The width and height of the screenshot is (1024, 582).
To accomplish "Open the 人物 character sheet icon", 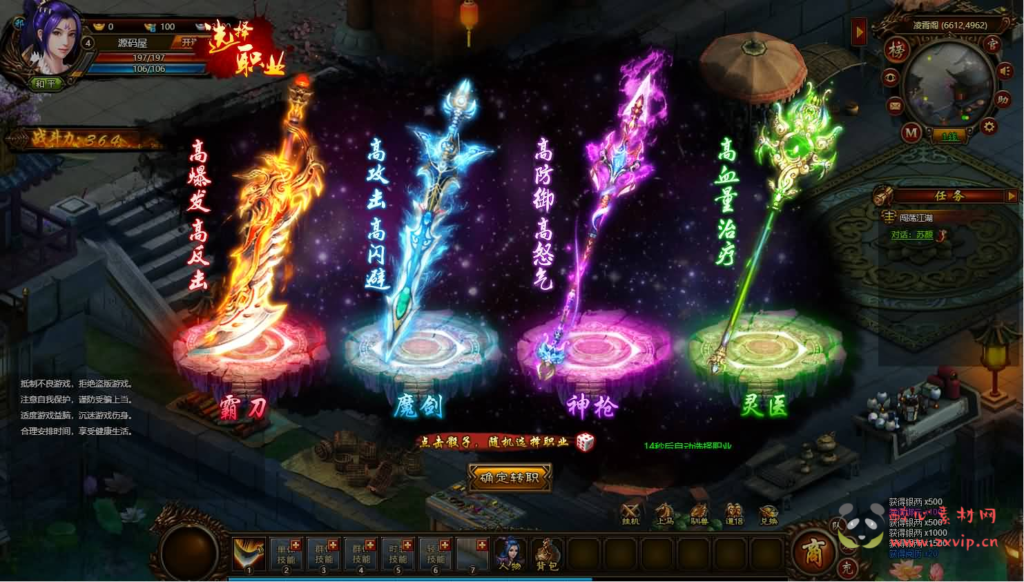I will (509, 552).
